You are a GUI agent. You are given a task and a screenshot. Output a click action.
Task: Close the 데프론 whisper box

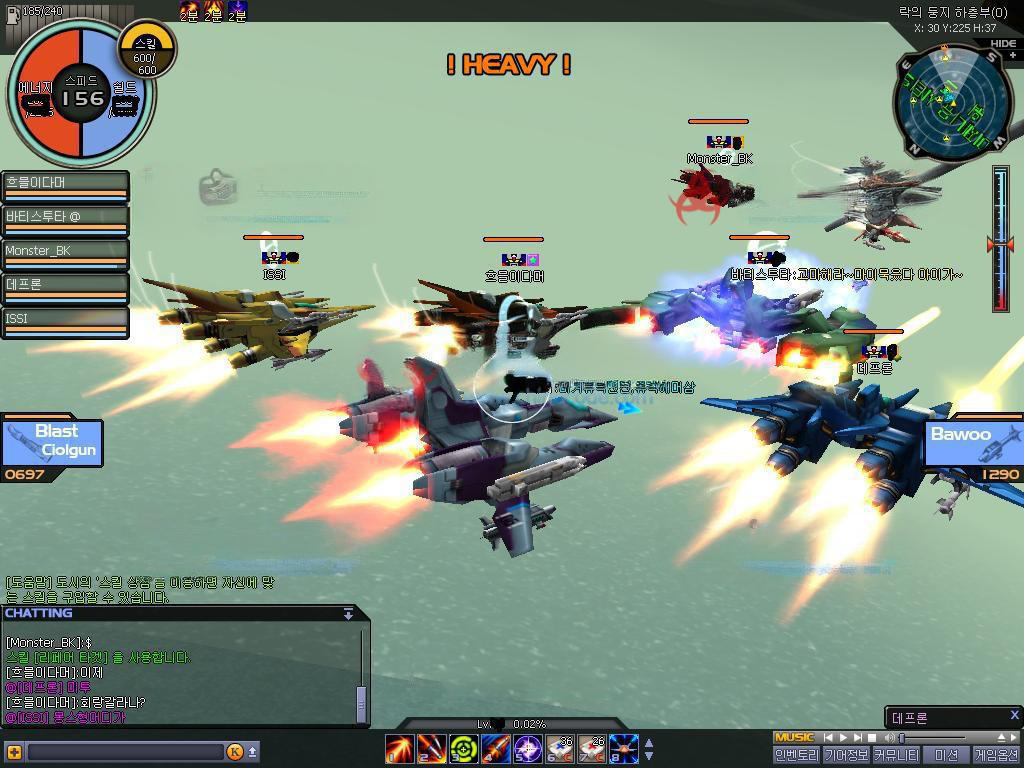(1013, 716)
